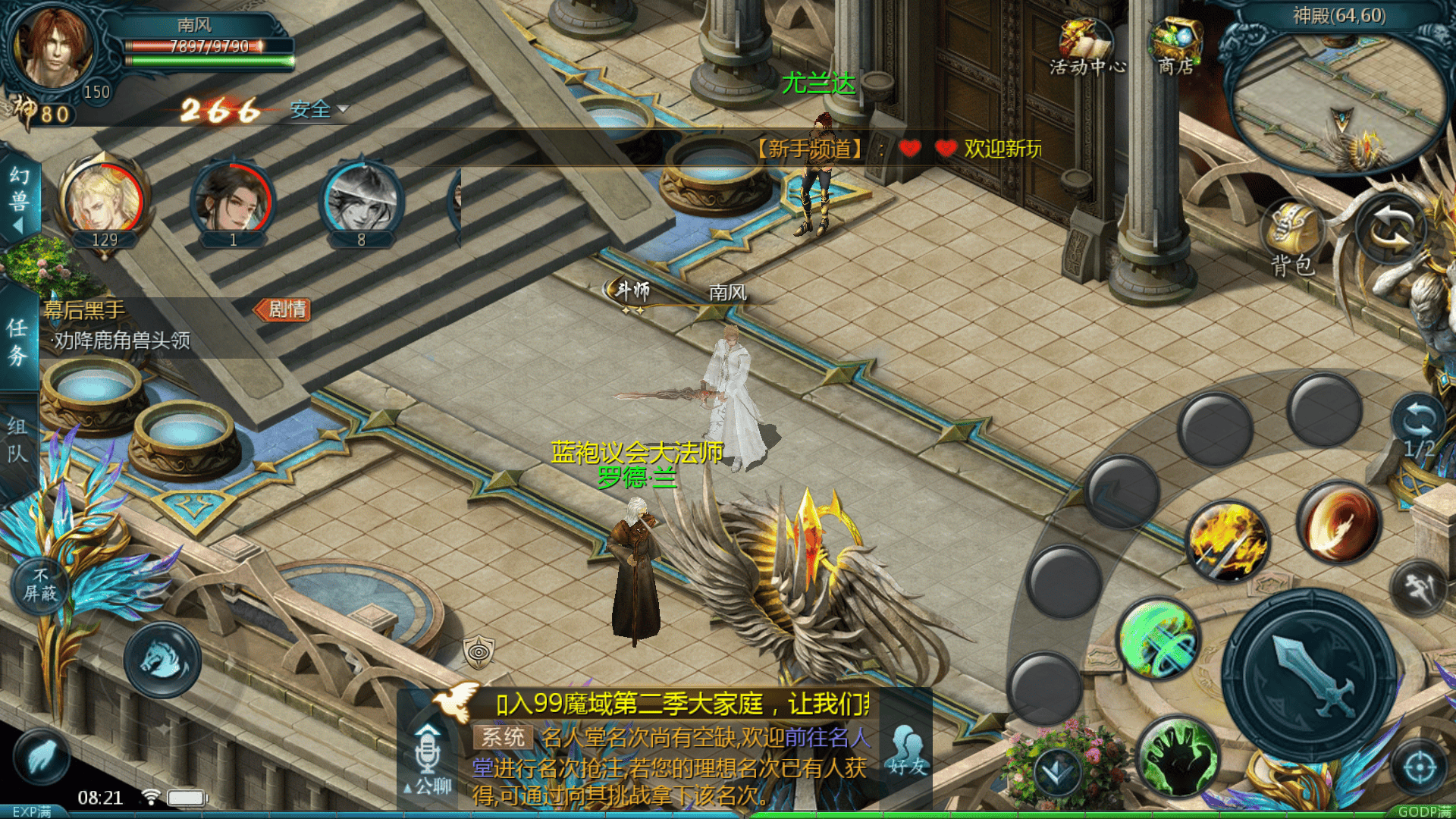Summon the horse mount

pyautogui.click(x=162, y=660)
